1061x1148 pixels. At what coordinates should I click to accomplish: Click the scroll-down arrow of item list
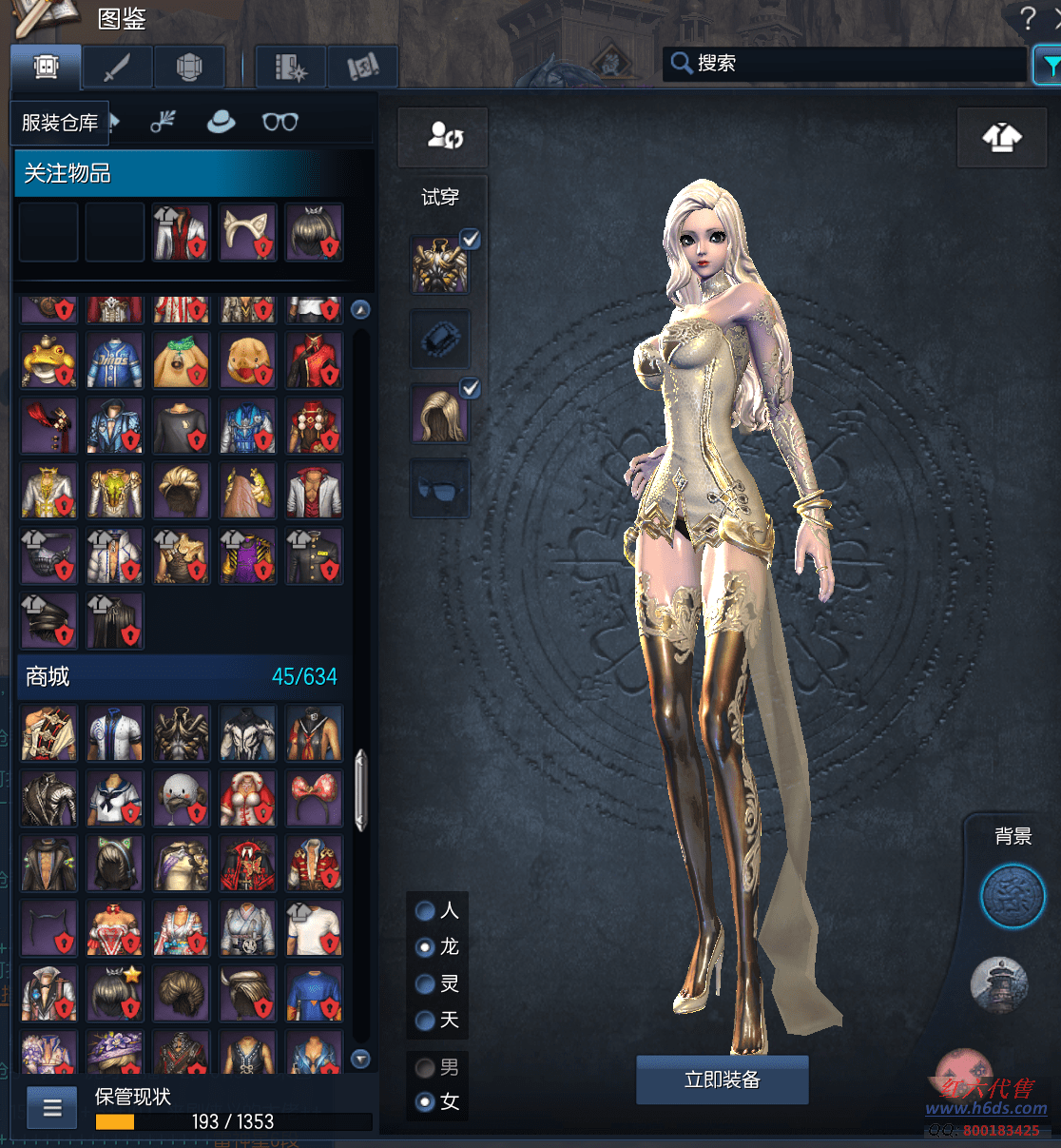pos(360,1059)
